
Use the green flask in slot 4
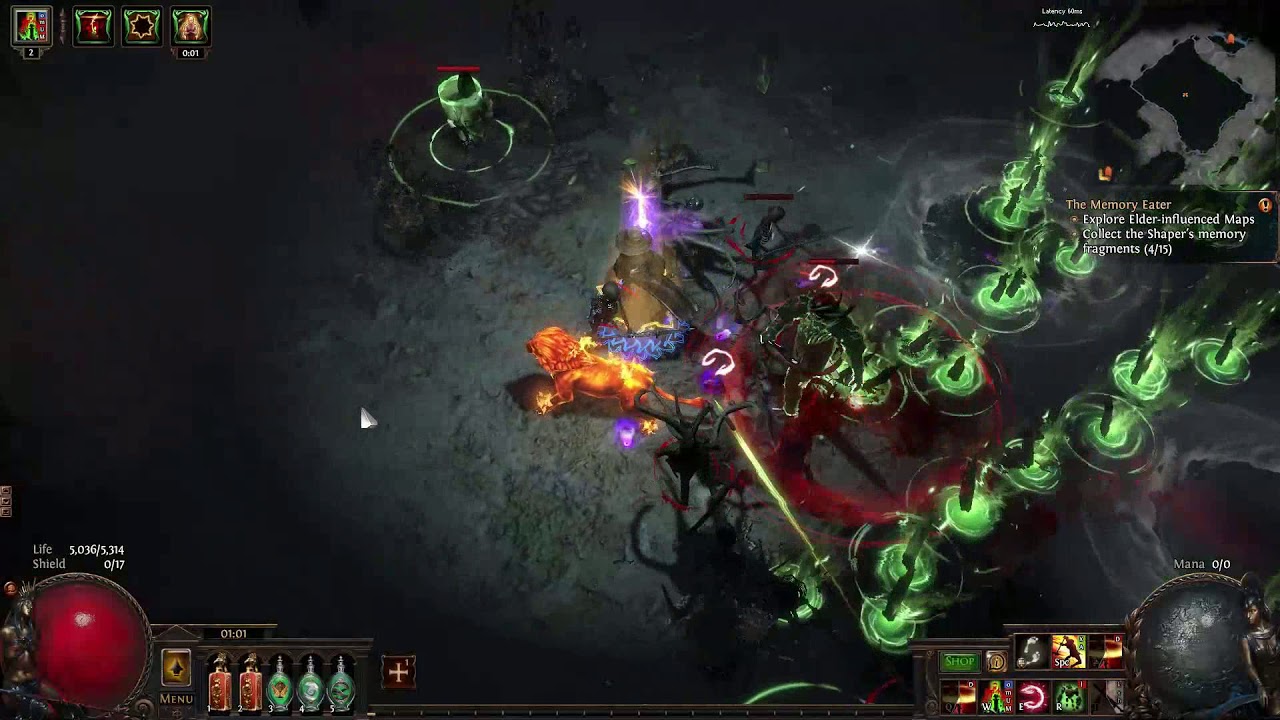tap(311, 683)
